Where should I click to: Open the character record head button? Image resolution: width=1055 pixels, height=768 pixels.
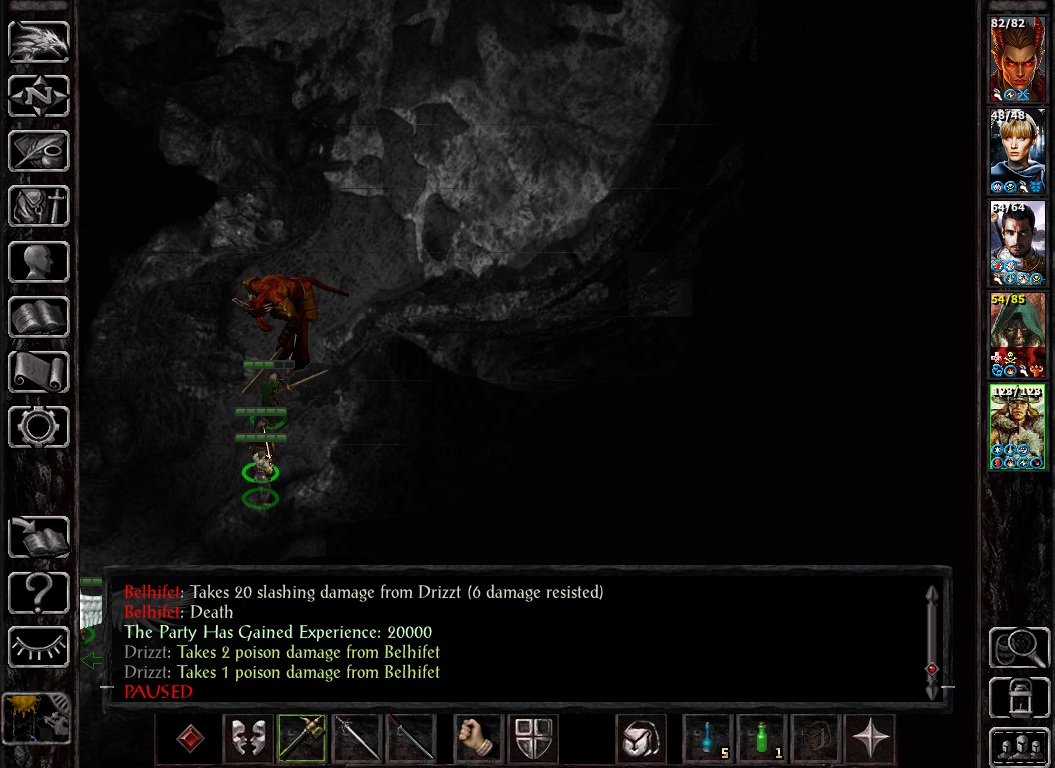point(39,262)
